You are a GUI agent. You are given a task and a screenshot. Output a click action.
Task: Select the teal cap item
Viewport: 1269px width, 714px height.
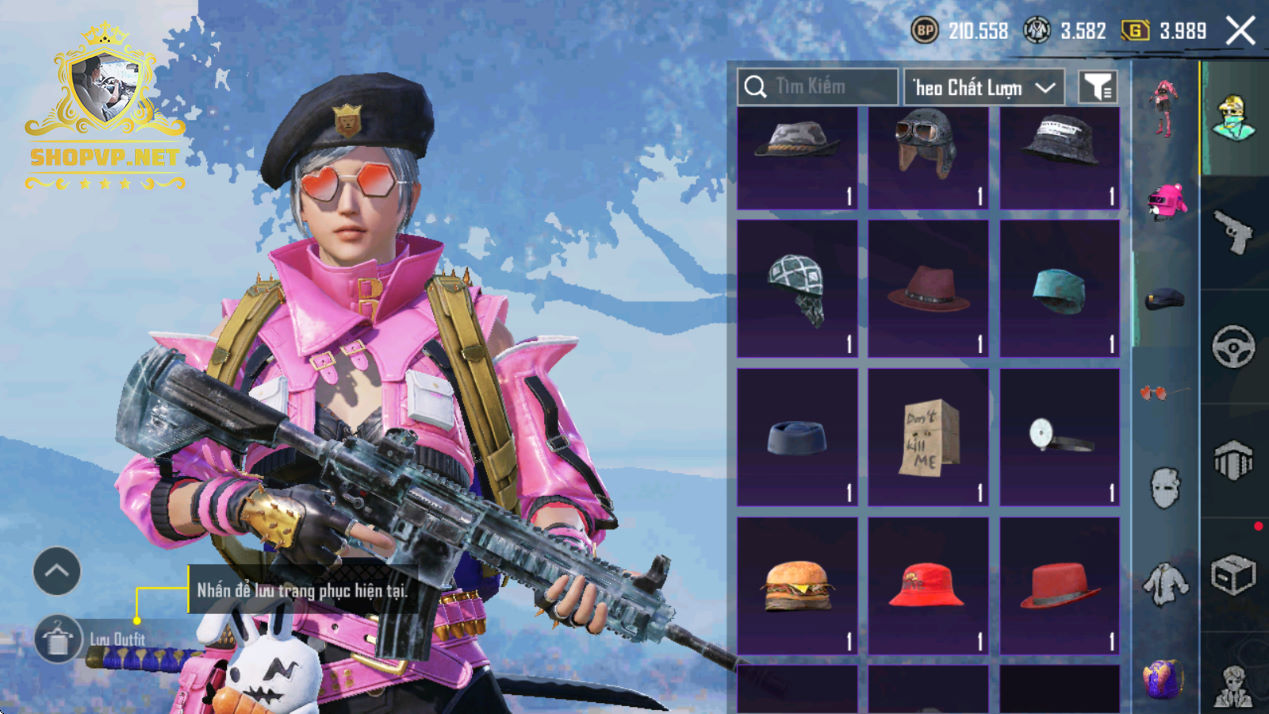click(1059, 289)
